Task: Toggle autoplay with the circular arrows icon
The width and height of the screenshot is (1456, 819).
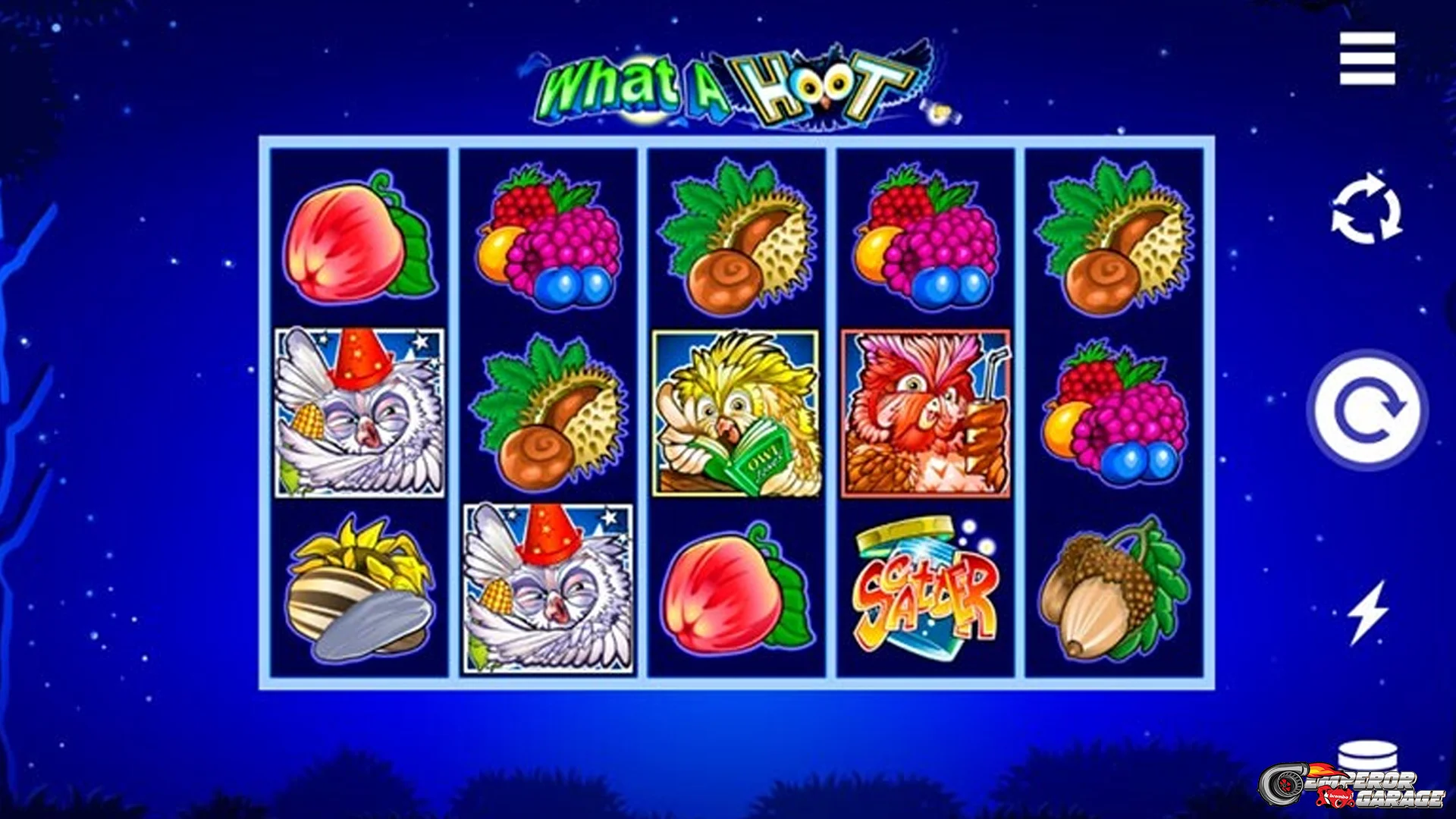Action: pos(1367,209)
